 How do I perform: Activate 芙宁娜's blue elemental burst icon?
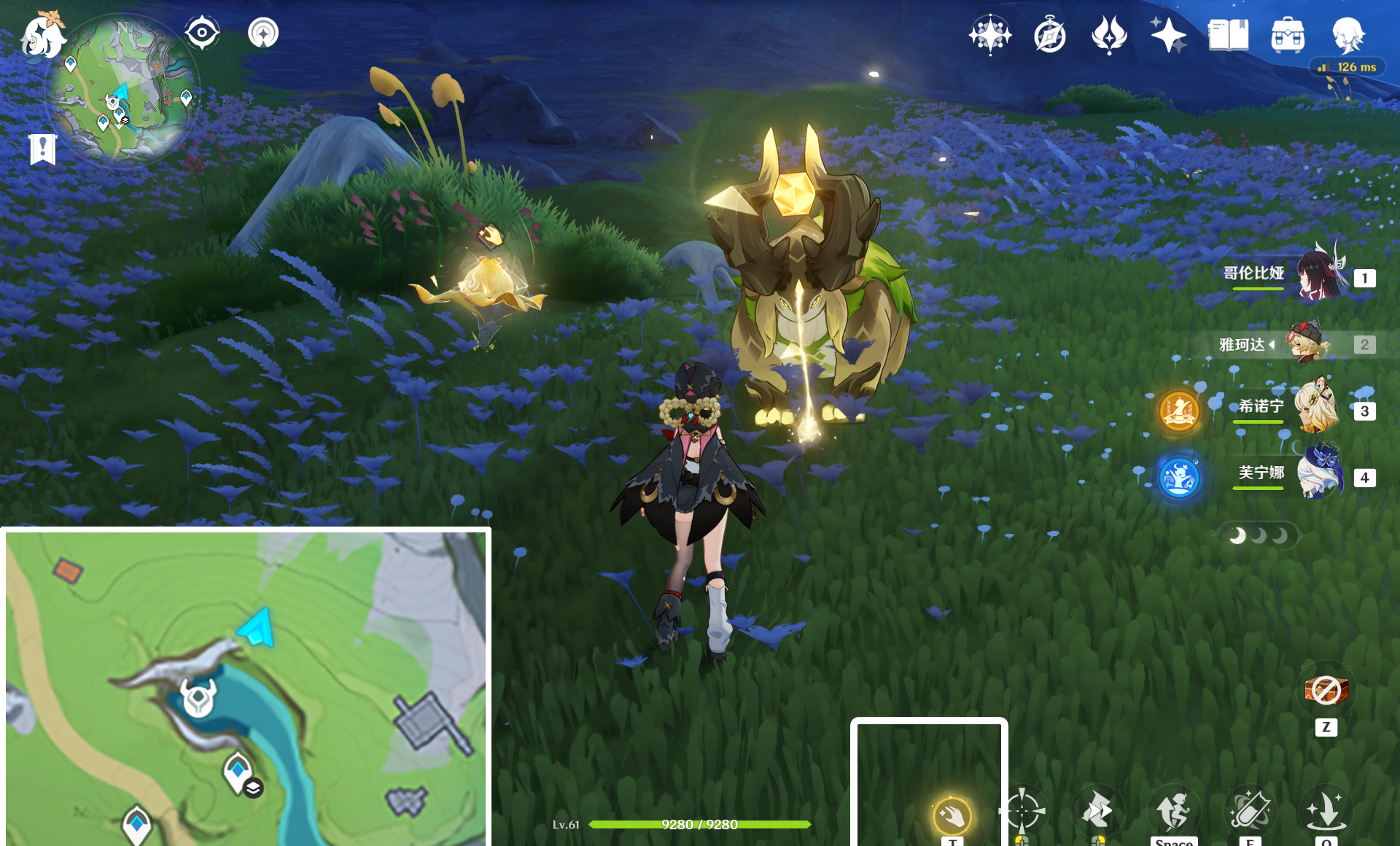[x=1179, y=478]
